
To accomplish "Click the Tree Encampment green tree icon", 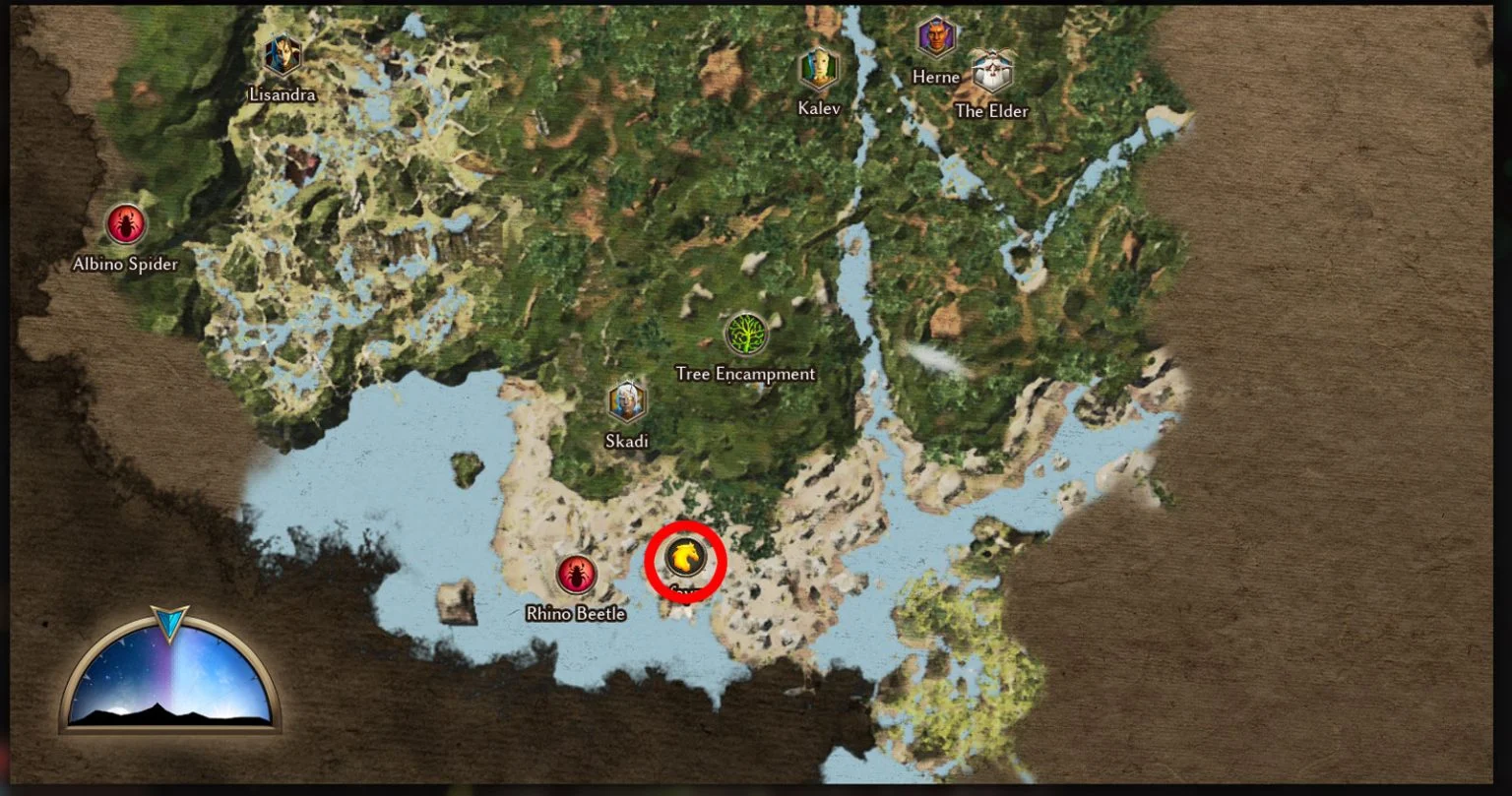I will click(x=746, y=334).
